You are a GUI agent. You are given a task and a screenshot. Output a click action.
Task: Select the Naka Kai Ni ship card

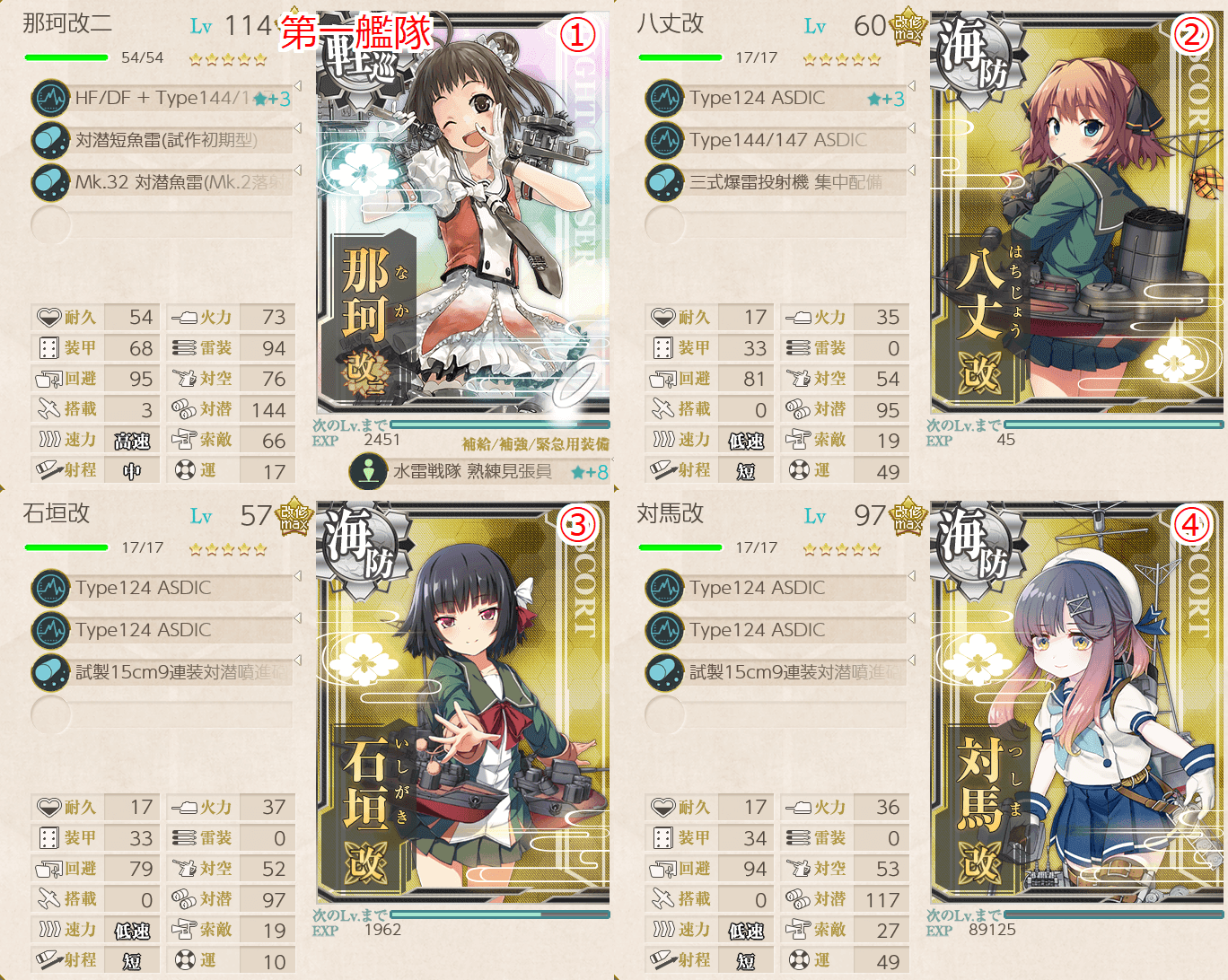463,215
